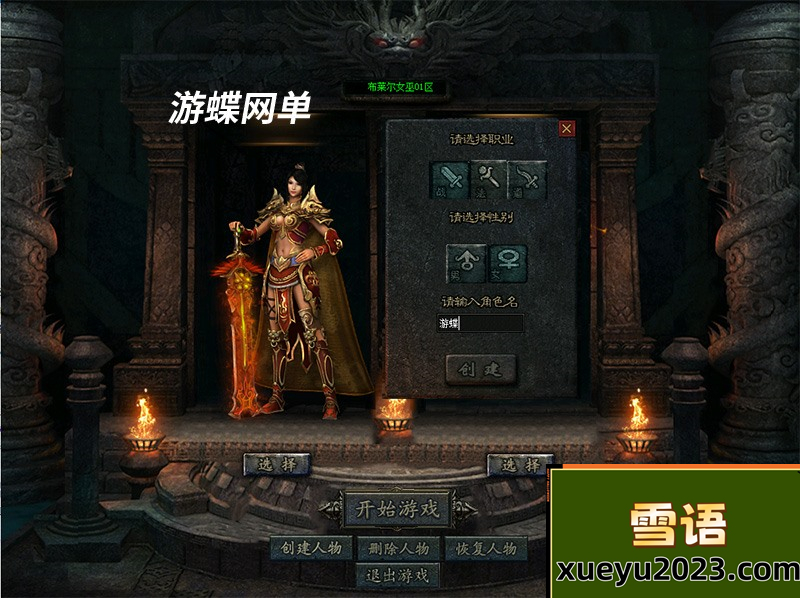Select the taoist class curved blade icon
This screenshot has width=800, height=598.
[527, 180]
